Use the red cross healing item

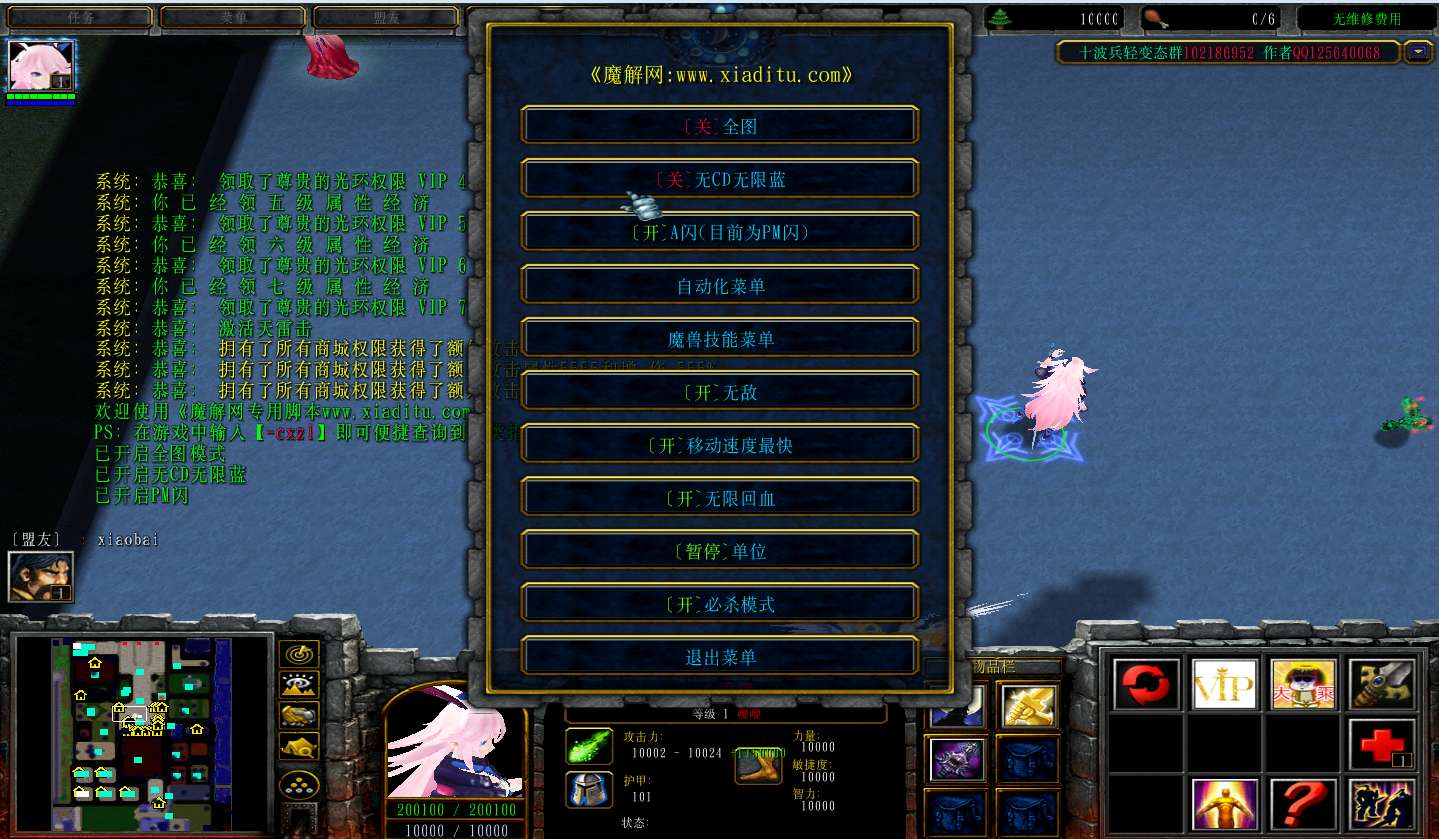pos(1381,742)
